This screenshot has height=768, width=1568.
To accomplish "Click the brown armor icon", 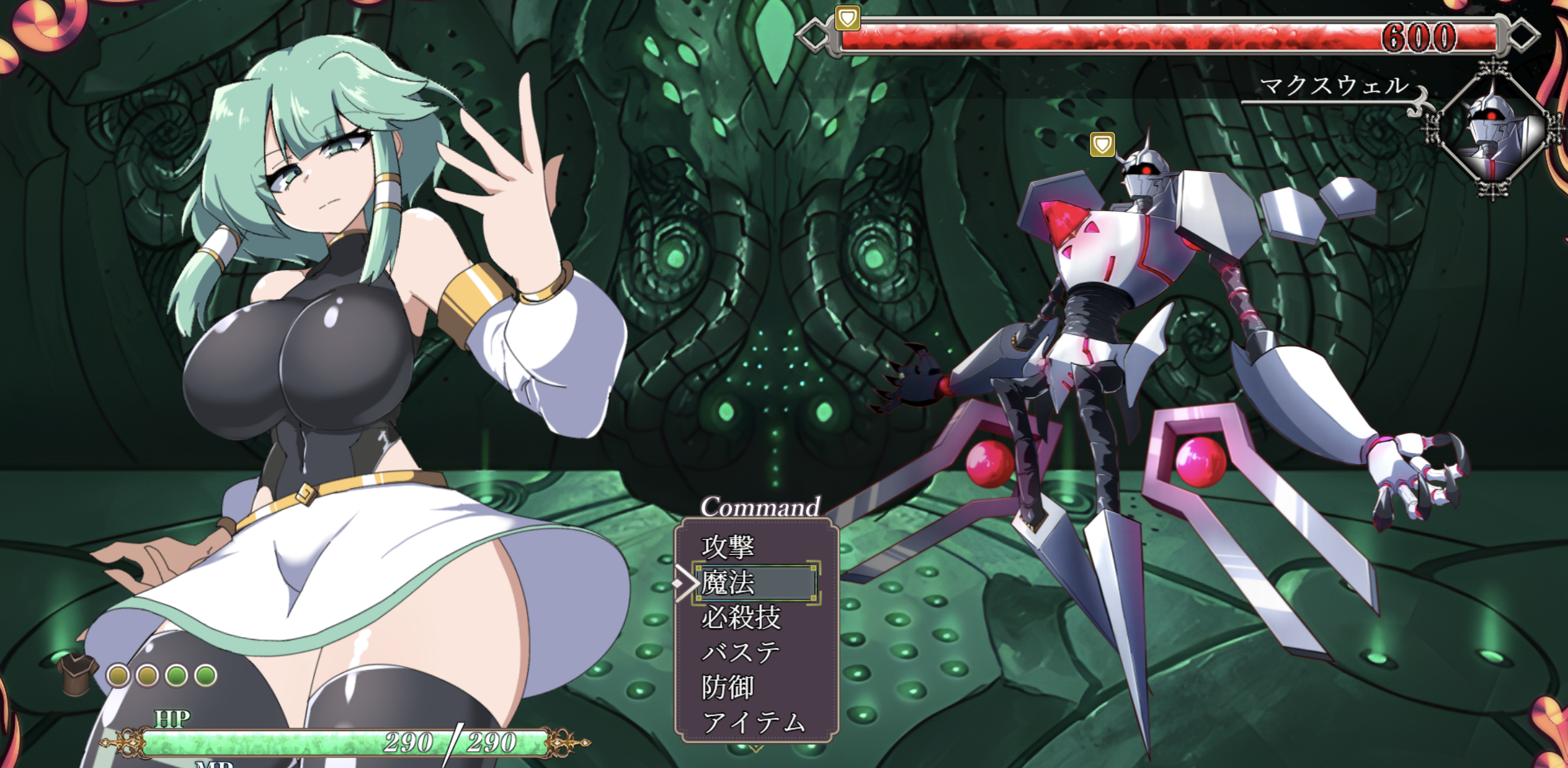I will pos(77,674).
